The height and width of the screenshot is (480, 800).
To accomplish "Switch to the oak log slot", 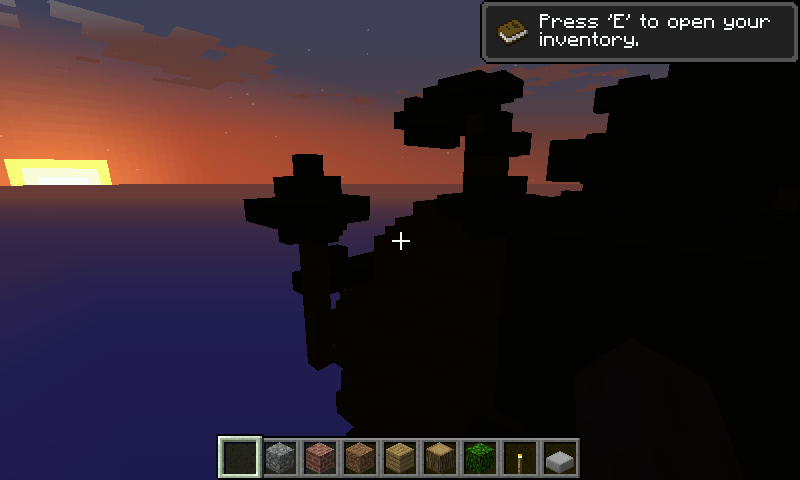I will point(440,458).
